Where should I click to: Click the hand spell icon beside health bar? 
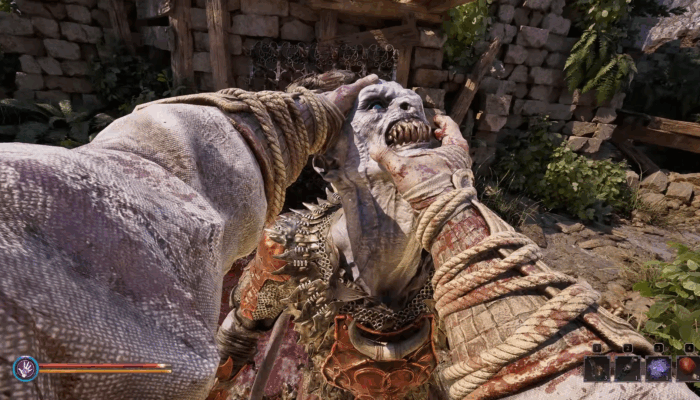pos(25,368)
